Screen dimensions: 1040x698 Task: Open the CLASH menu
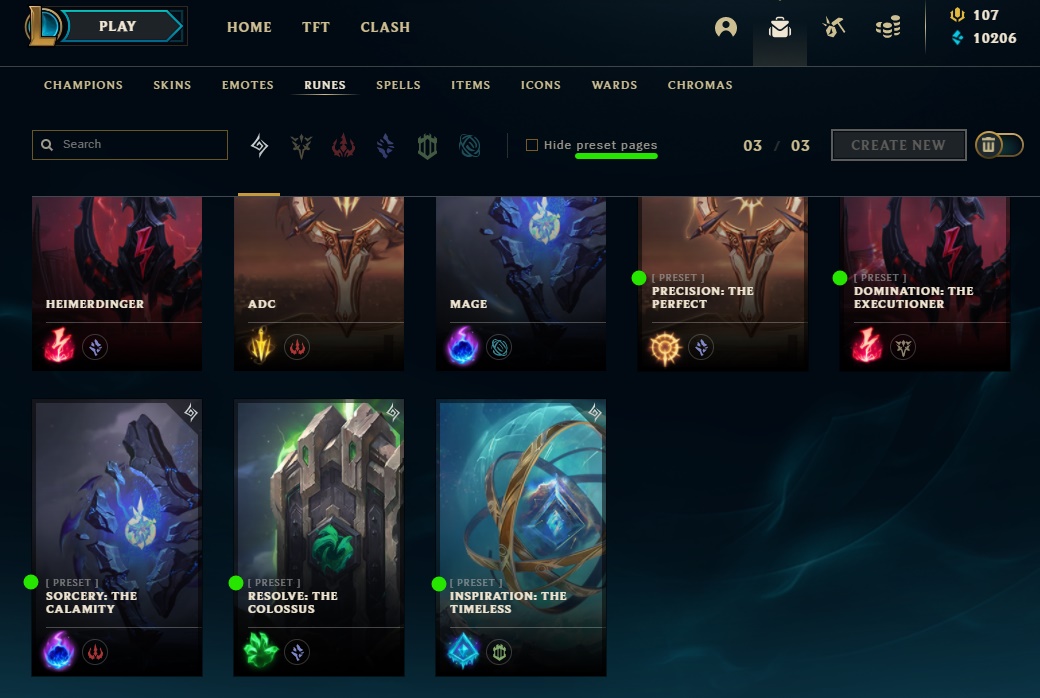pos(385,27)
